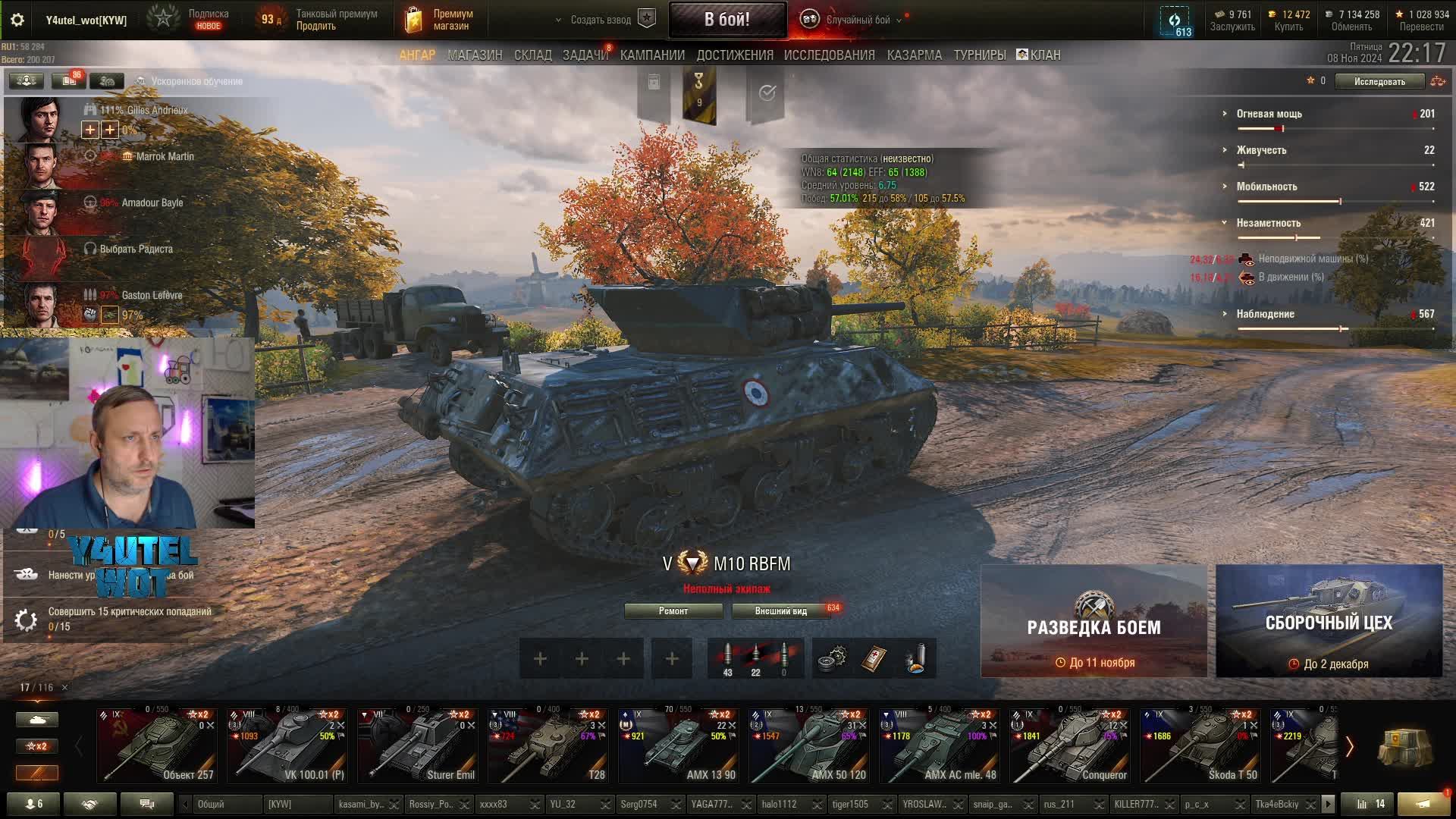
Task: Choose a radio operator via Выбрать Радиста
Action: click(x=136, y=249)
